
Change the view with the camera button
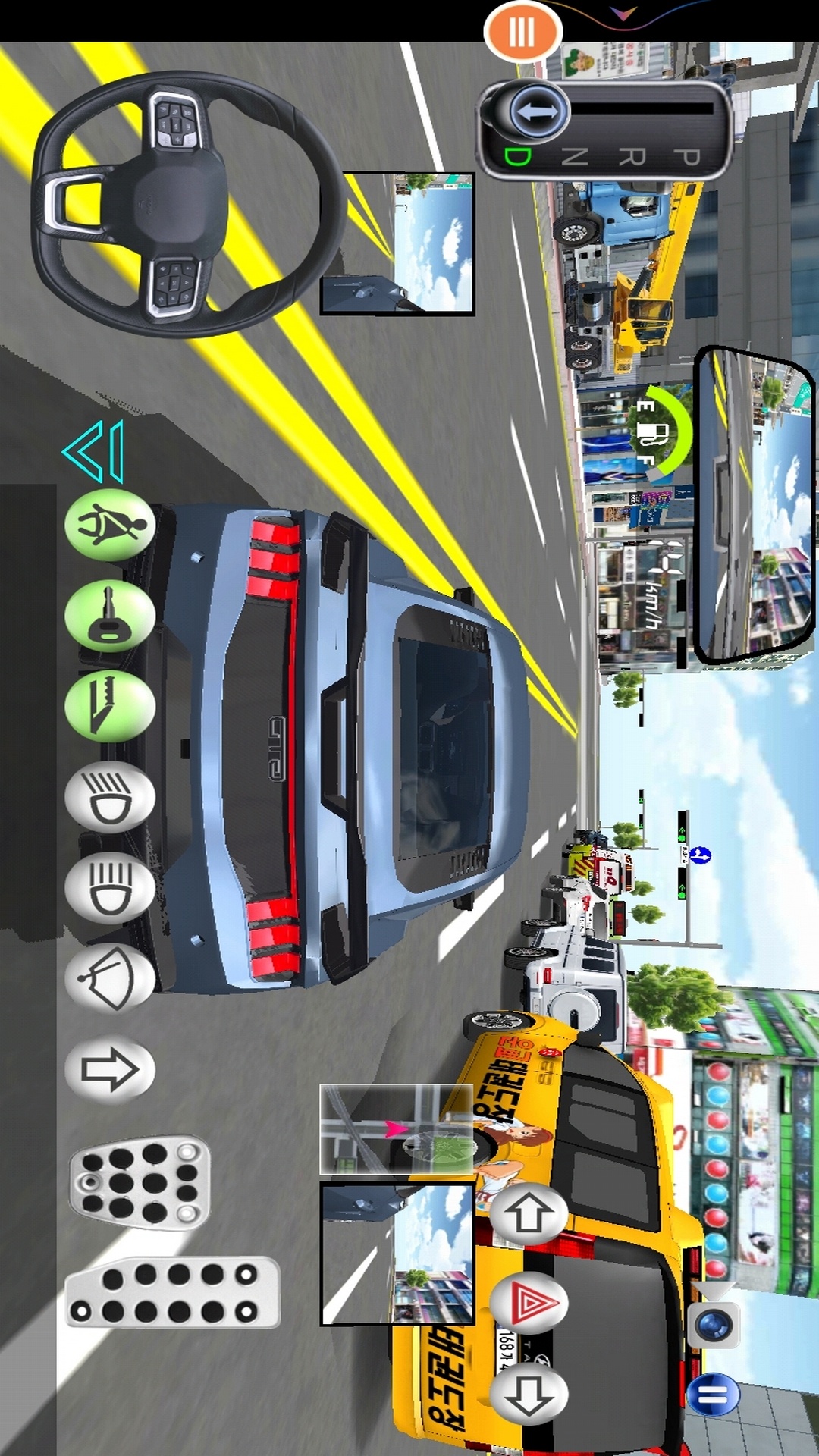pyautogui.click(x=714, y=1326)
